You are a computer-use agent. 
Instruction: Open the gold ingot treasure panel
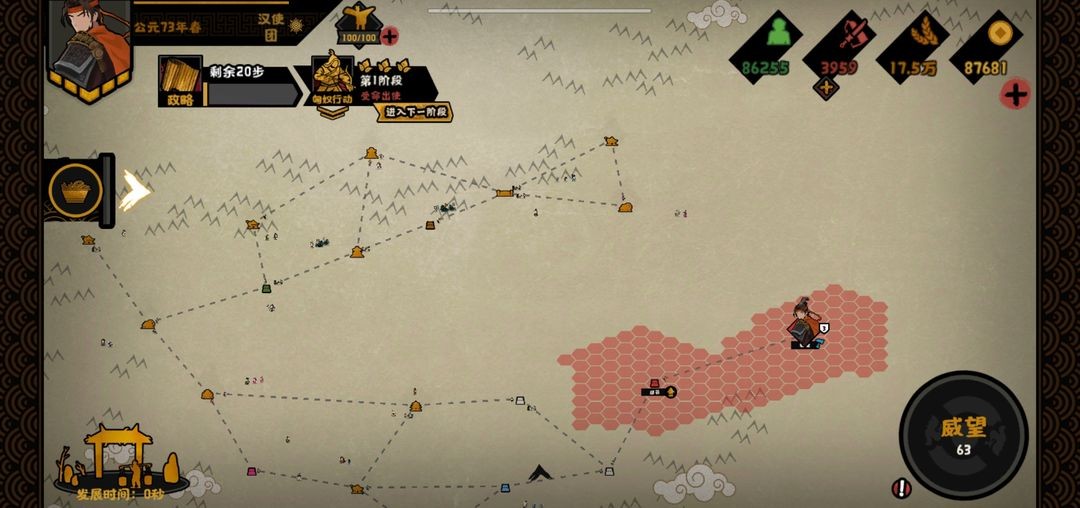76,189
